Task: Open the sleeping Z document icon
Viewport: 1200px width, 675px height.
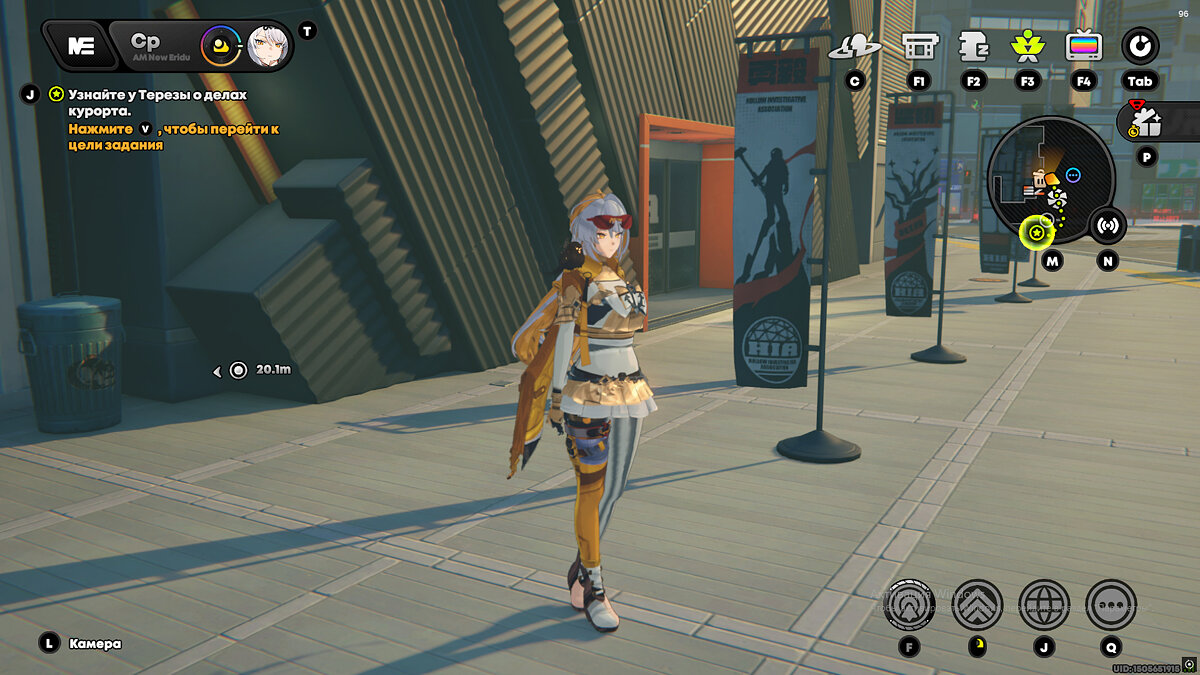Action: (x=973, y=45)
